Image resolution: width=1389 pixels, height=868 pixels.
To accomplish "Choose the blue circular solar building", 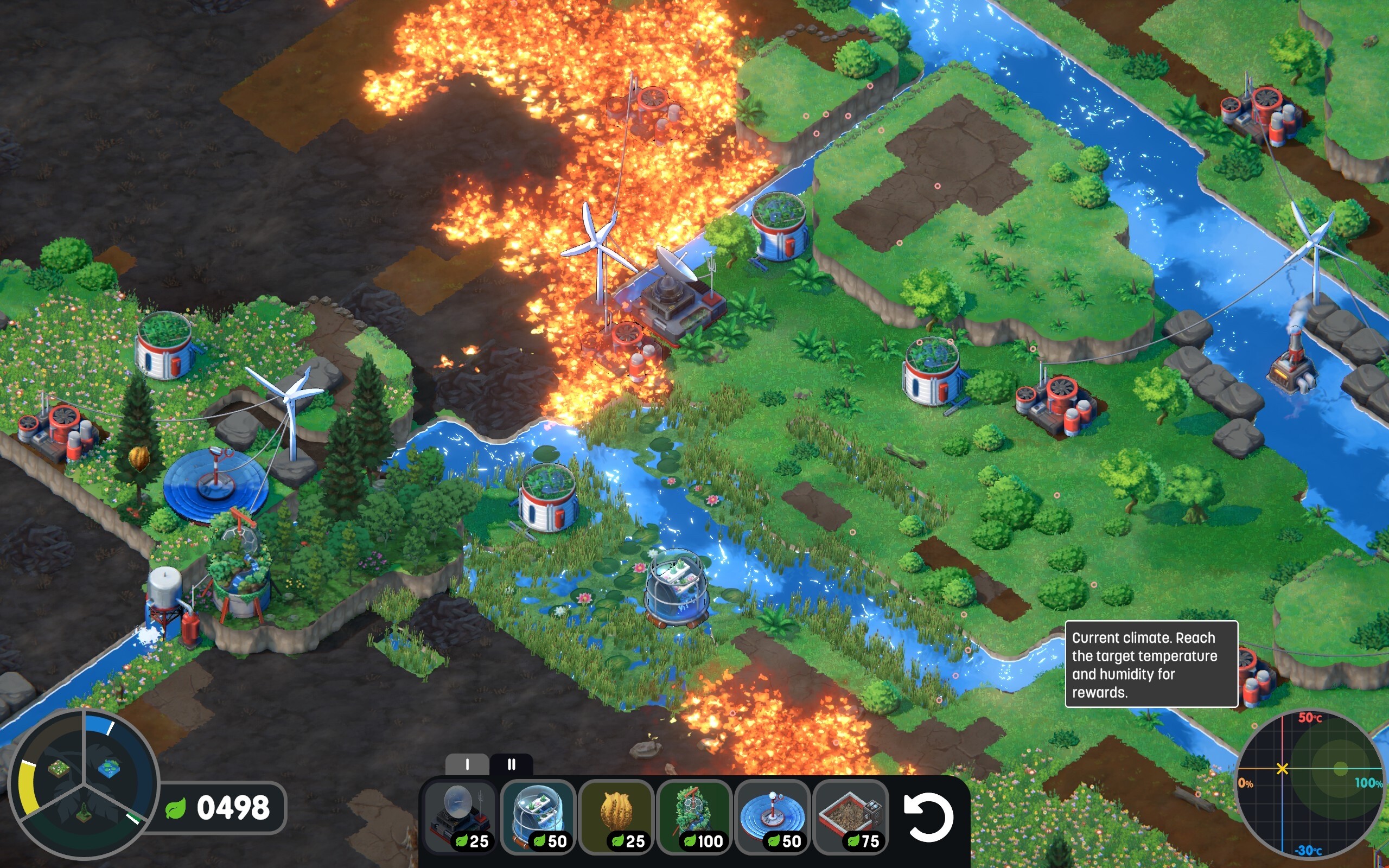I will tap(773, 816).
